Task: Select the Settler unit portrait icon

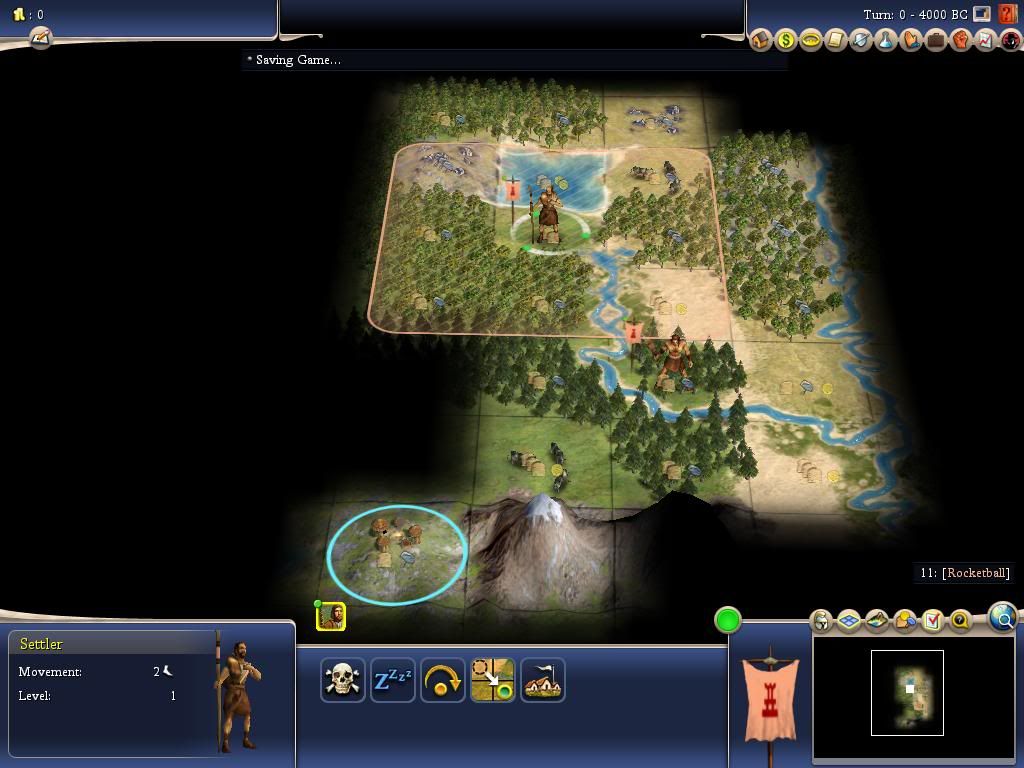Action: [331, 616]
